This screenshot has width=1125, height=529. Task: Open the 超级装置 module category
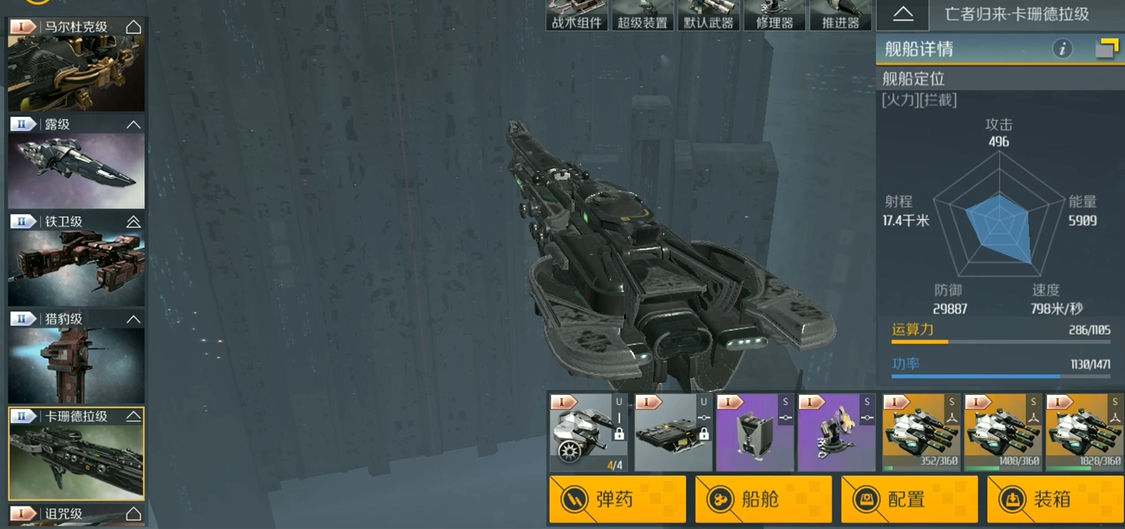point(643,15)
